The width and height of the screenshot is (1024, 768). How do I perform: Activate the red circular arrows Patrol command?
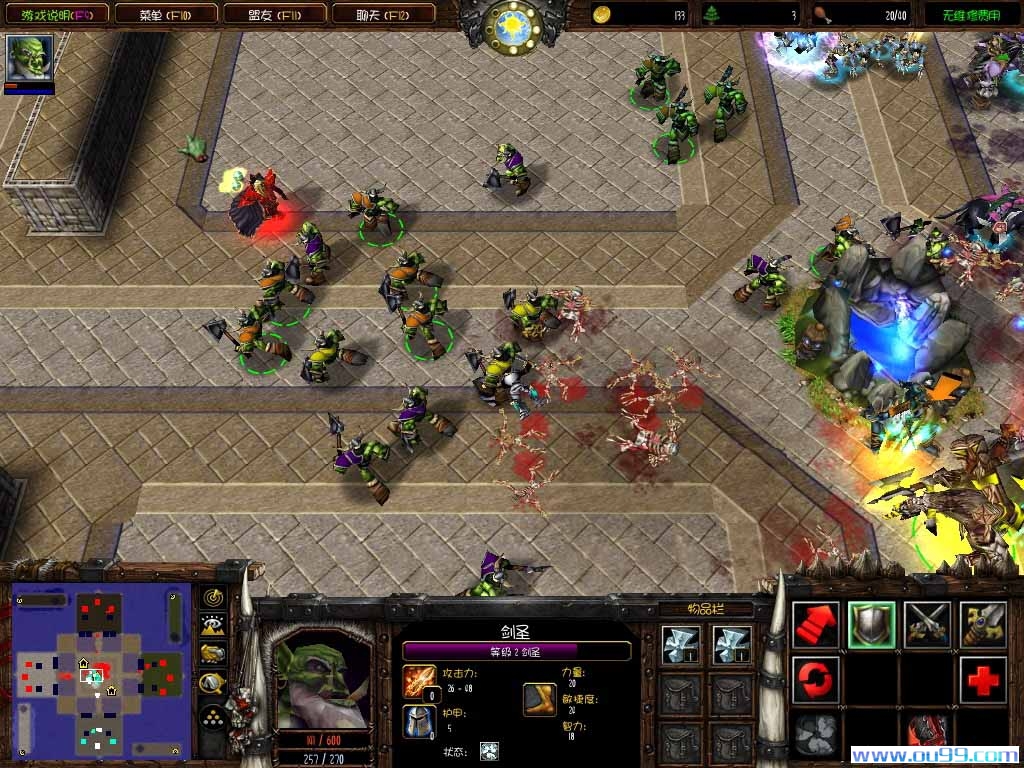(815, 680)
